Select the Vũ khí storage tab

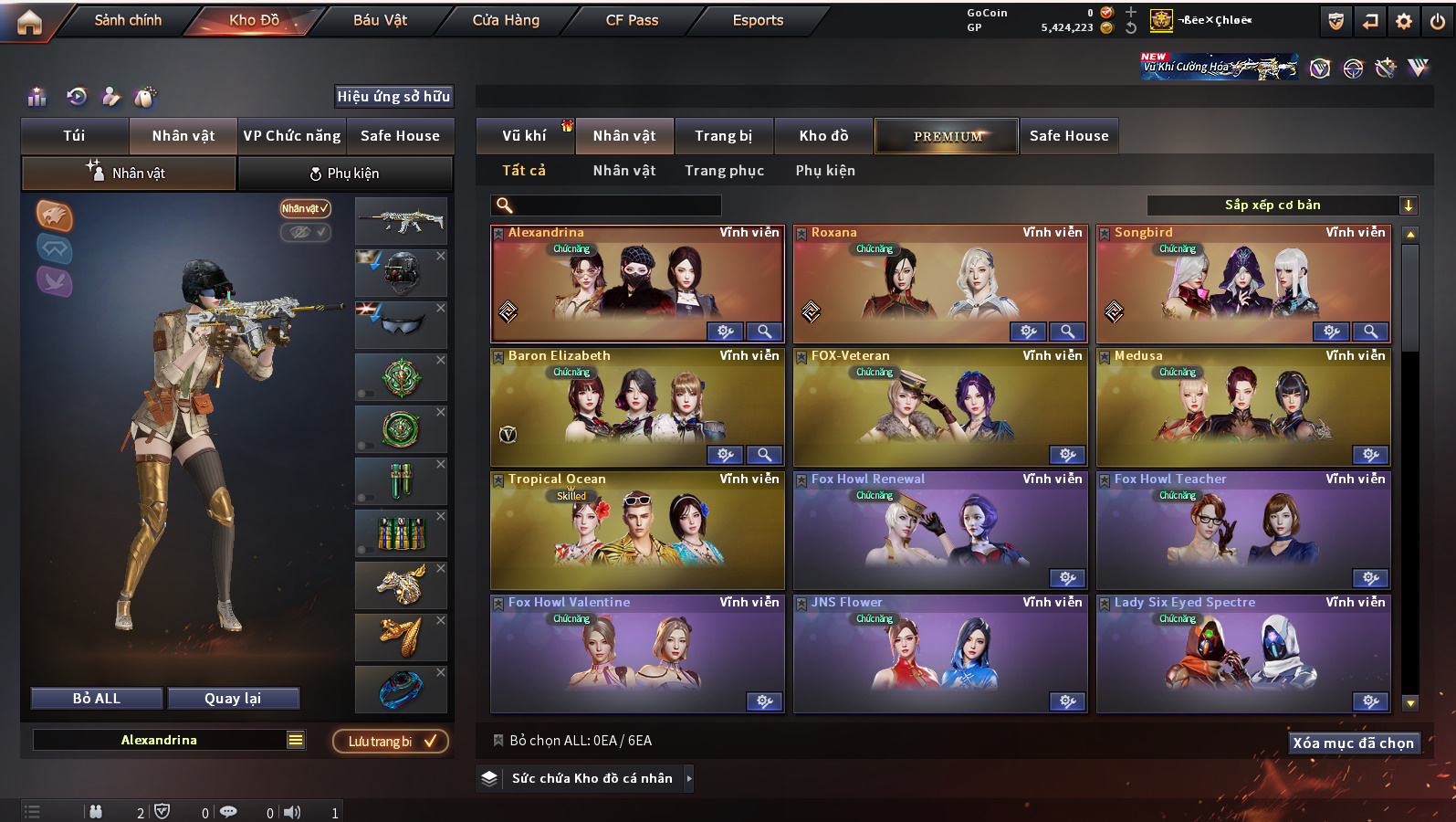coord(524,136)
